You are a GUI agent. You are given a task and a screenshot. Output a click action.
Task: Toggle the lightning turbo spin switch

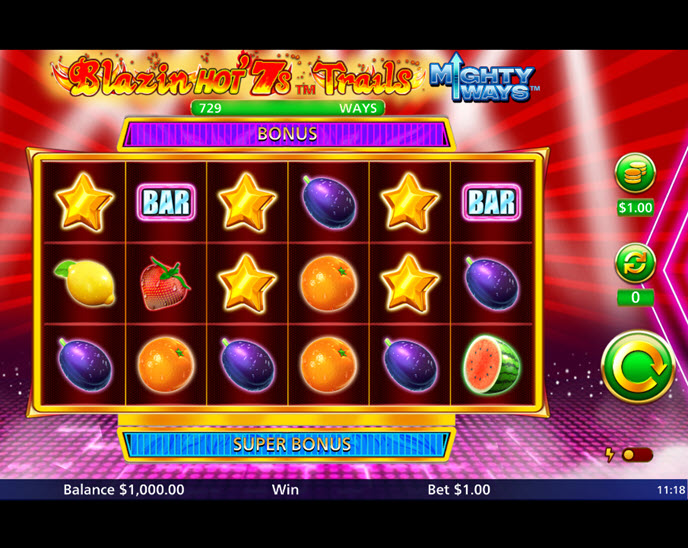click(x=635, y=455)
